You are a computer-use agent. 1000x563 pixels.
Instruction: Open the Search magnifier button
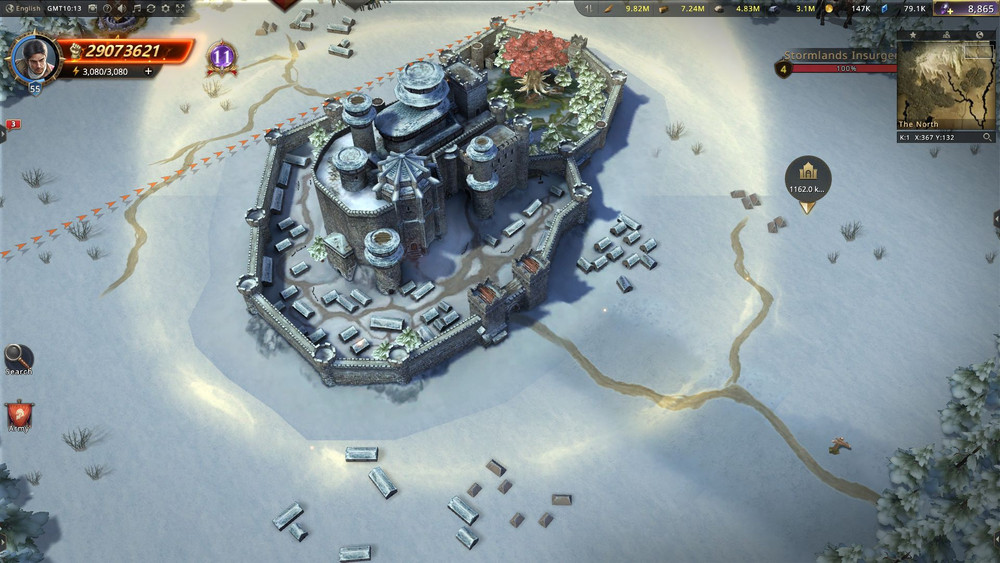[x=18, y=357]
